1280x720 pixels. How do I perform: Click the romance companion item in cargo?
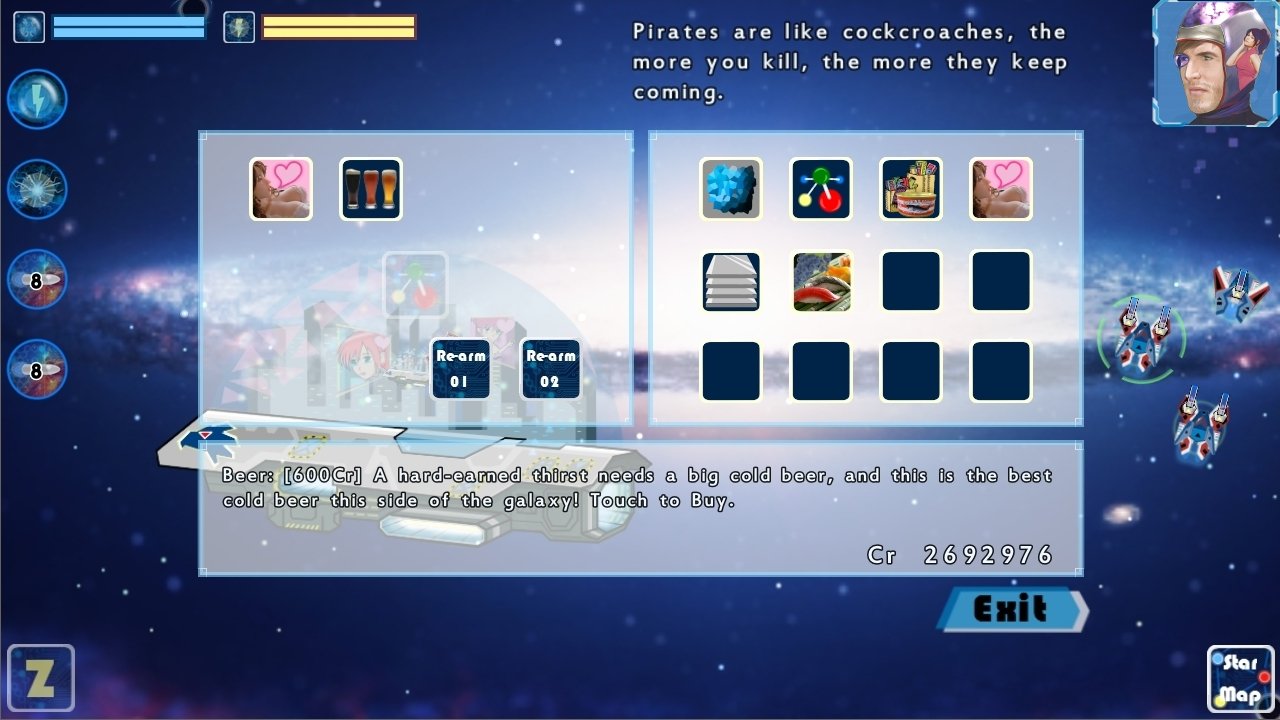tap(279, 187)
